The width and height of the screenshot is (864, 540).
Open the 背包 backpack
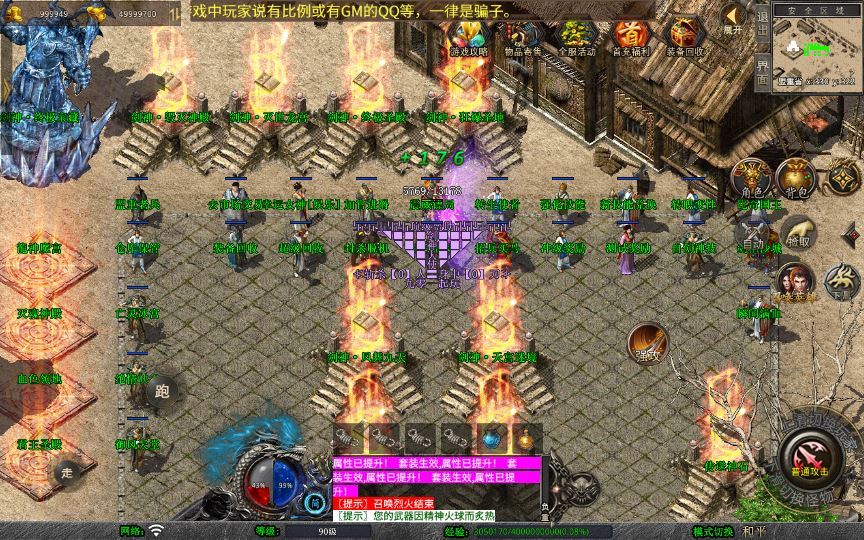click(796, 178)
